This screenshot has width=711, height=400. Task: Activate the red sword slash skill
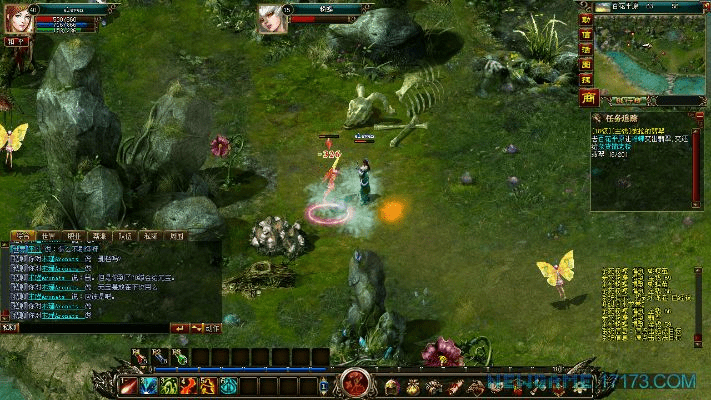coord(129,386)
